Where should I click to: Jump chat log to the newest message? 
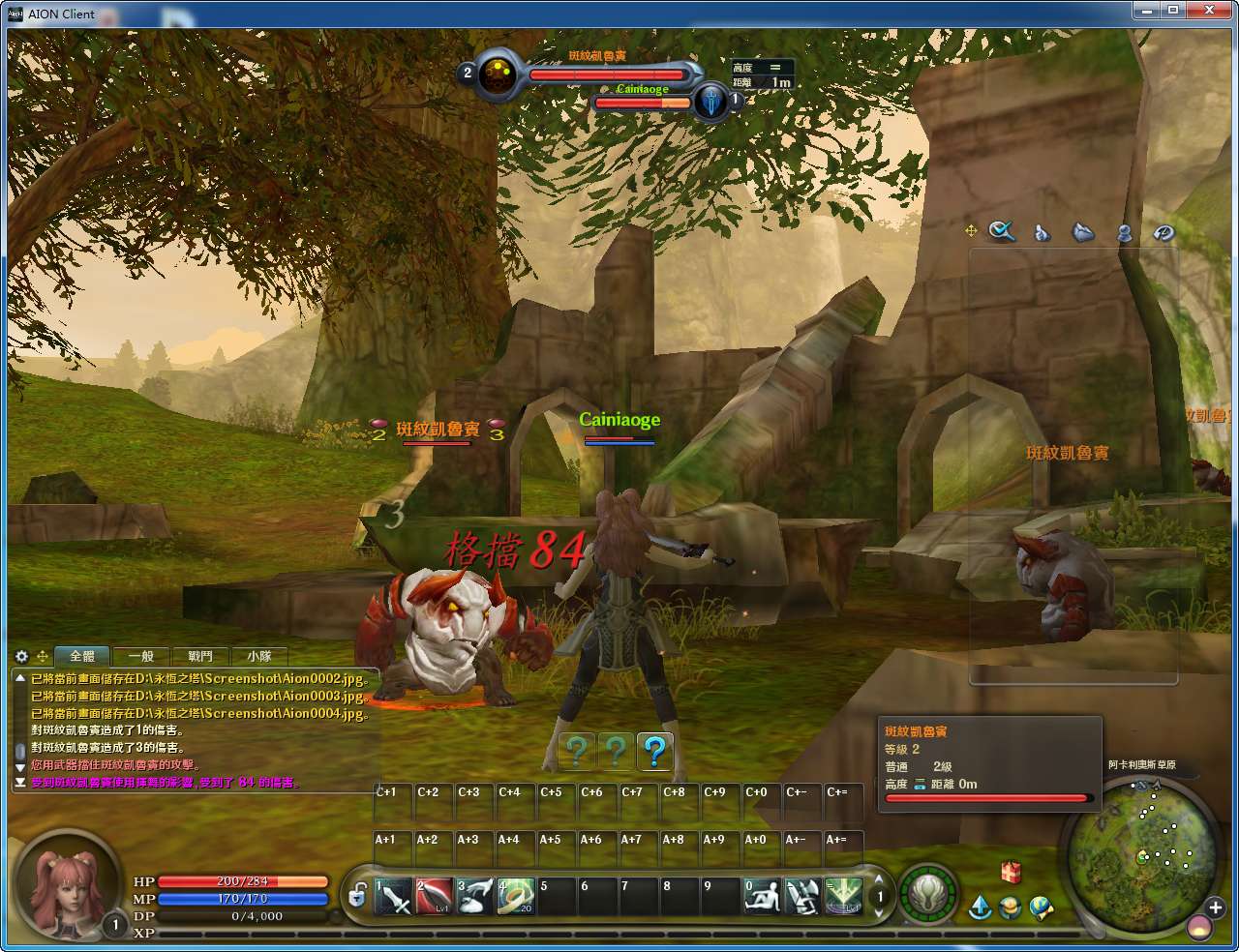point(20,782)
